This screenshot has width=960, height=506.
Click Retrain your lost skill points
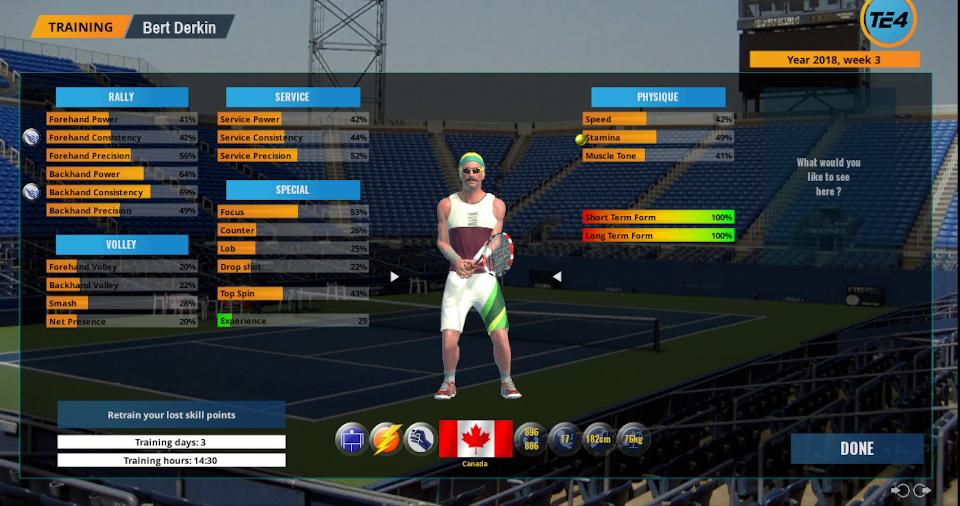click(171, 415)
